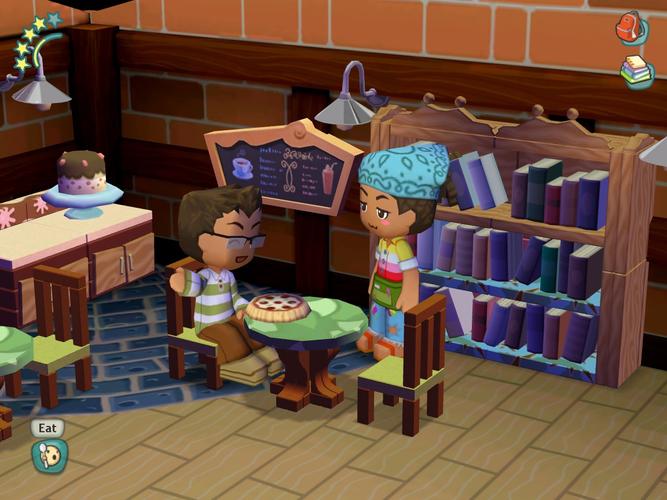Open the red backpack inventory
Screen dimensions: 667x500
tap(631, 27)
